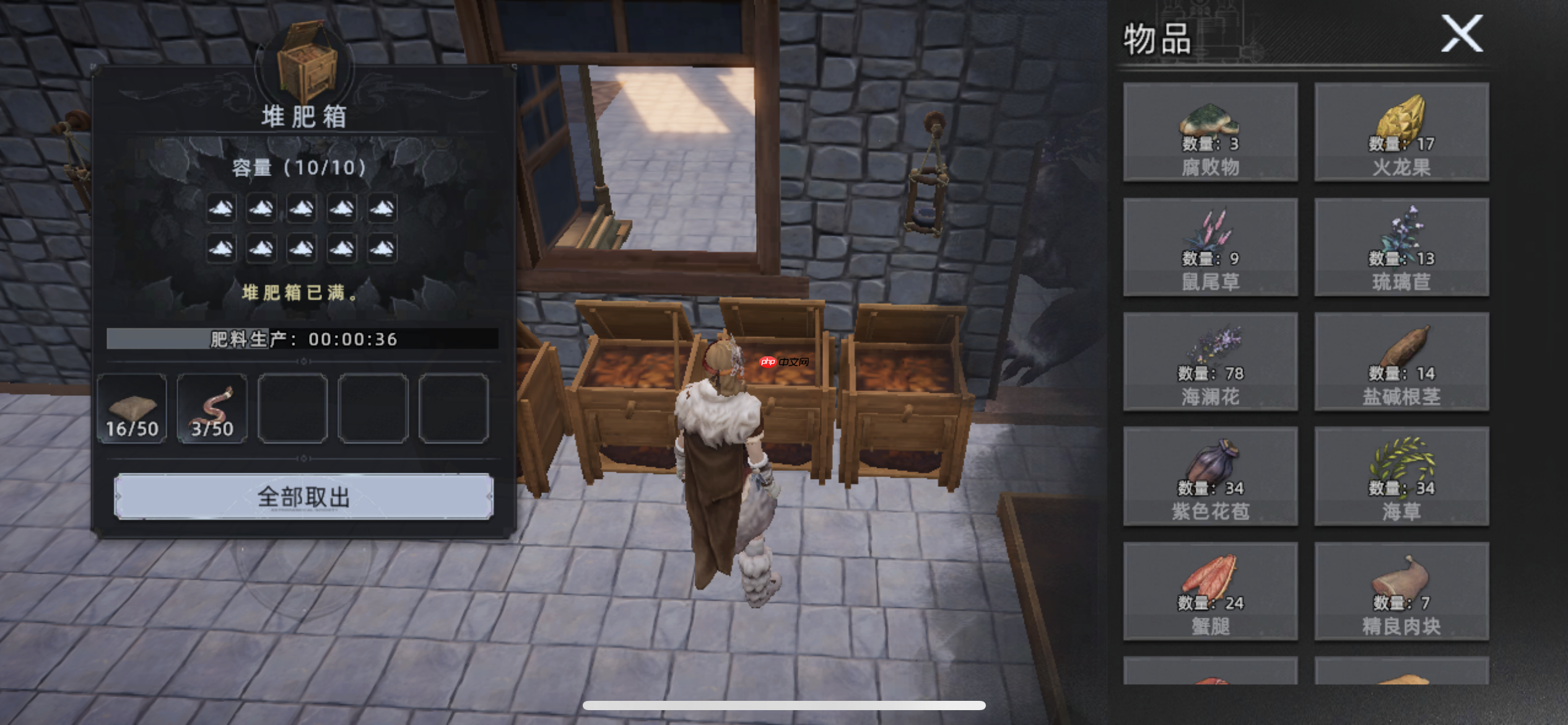Select the 腐败物 item in the list
Screen dimensions: 1568x725
tap(1210, 132)
